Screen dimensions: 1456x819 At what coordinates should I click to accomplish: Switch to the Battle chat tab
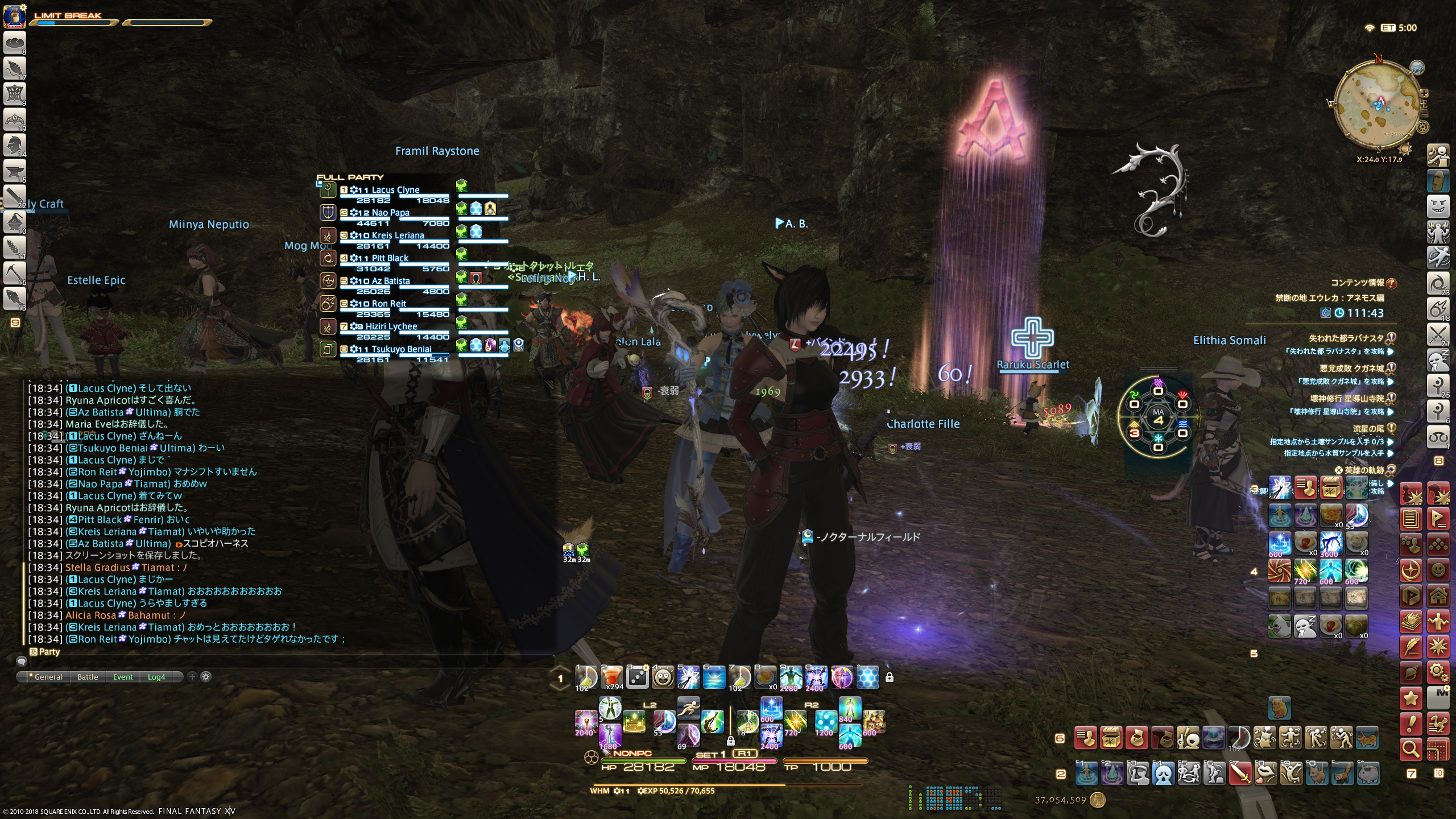[88, 677]
